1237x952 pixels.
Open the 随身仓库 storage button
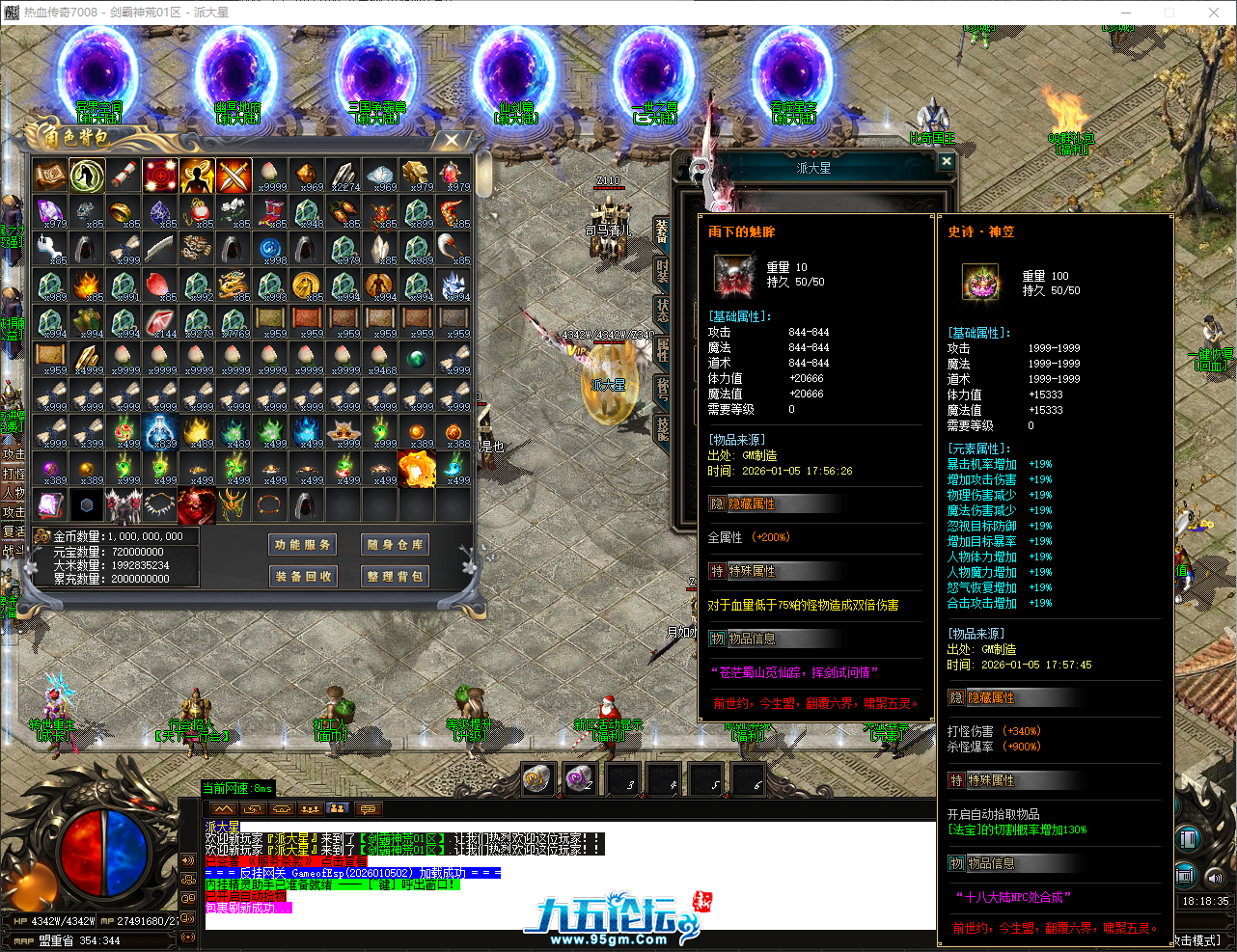(395, 544)
